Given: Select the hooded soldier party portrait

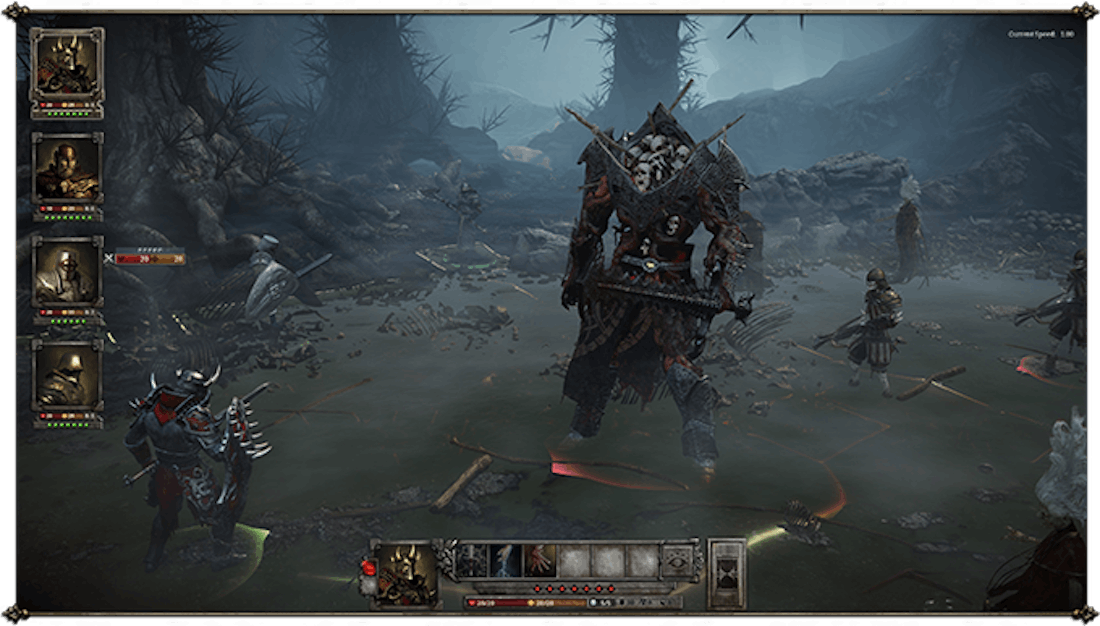Looking at the screenshot, I should [x=67, y=376].
